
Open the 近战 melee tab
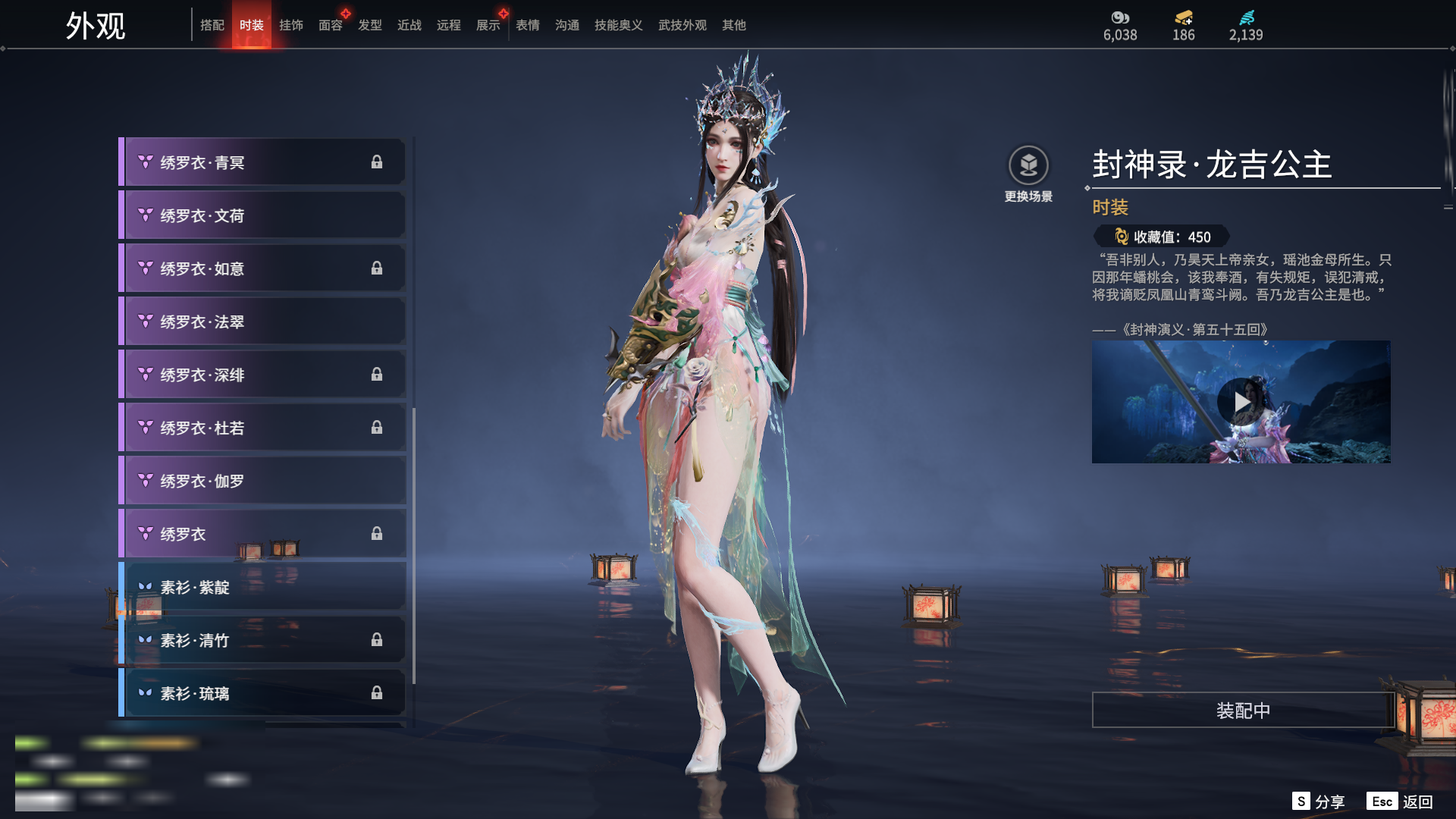point(409,25)
